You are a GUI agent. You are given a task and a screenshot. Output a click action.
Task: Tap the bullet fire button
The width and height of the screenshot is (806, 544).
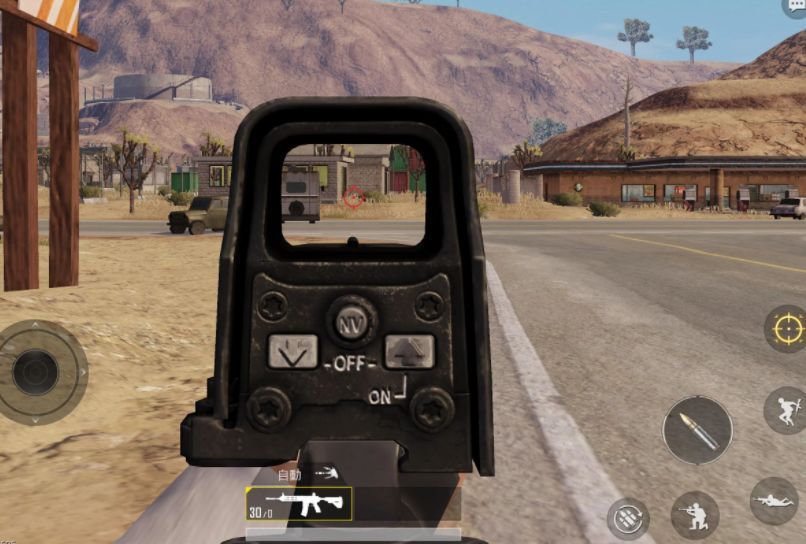[697, 430]
